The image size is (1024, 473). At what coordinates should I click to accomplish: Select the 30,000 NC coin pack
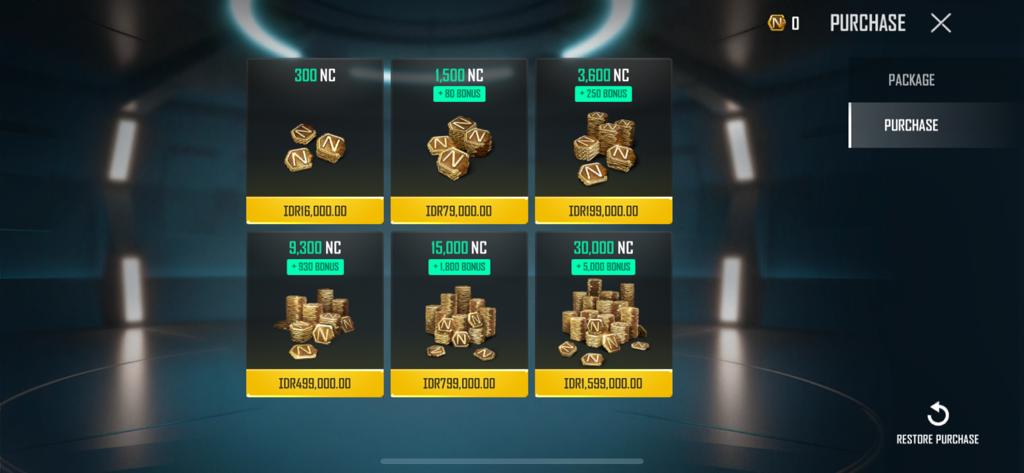(x=603, y=383)
